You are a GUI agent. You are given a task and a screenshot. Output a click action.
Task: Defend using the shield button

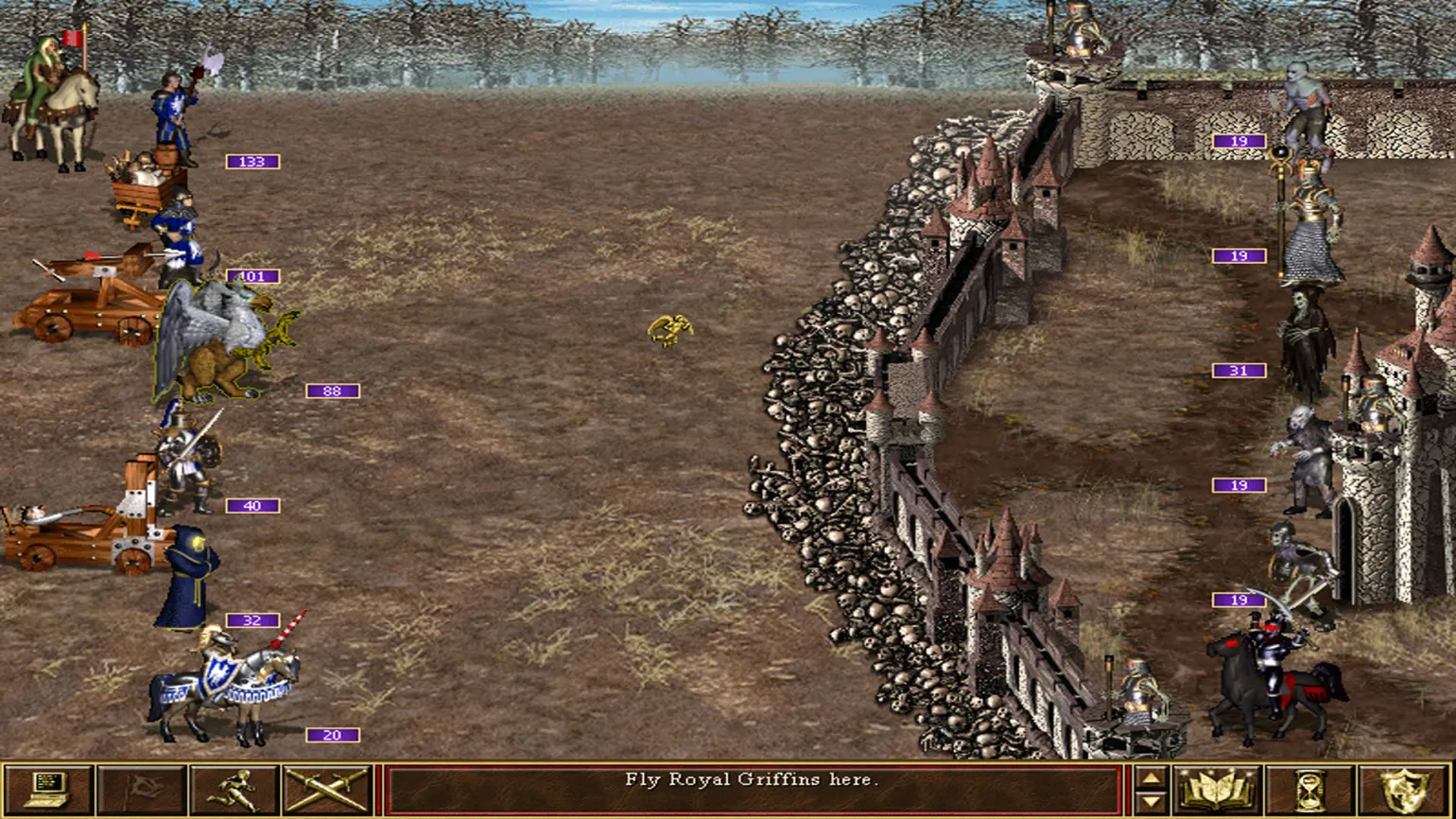tap(1404, 790)
